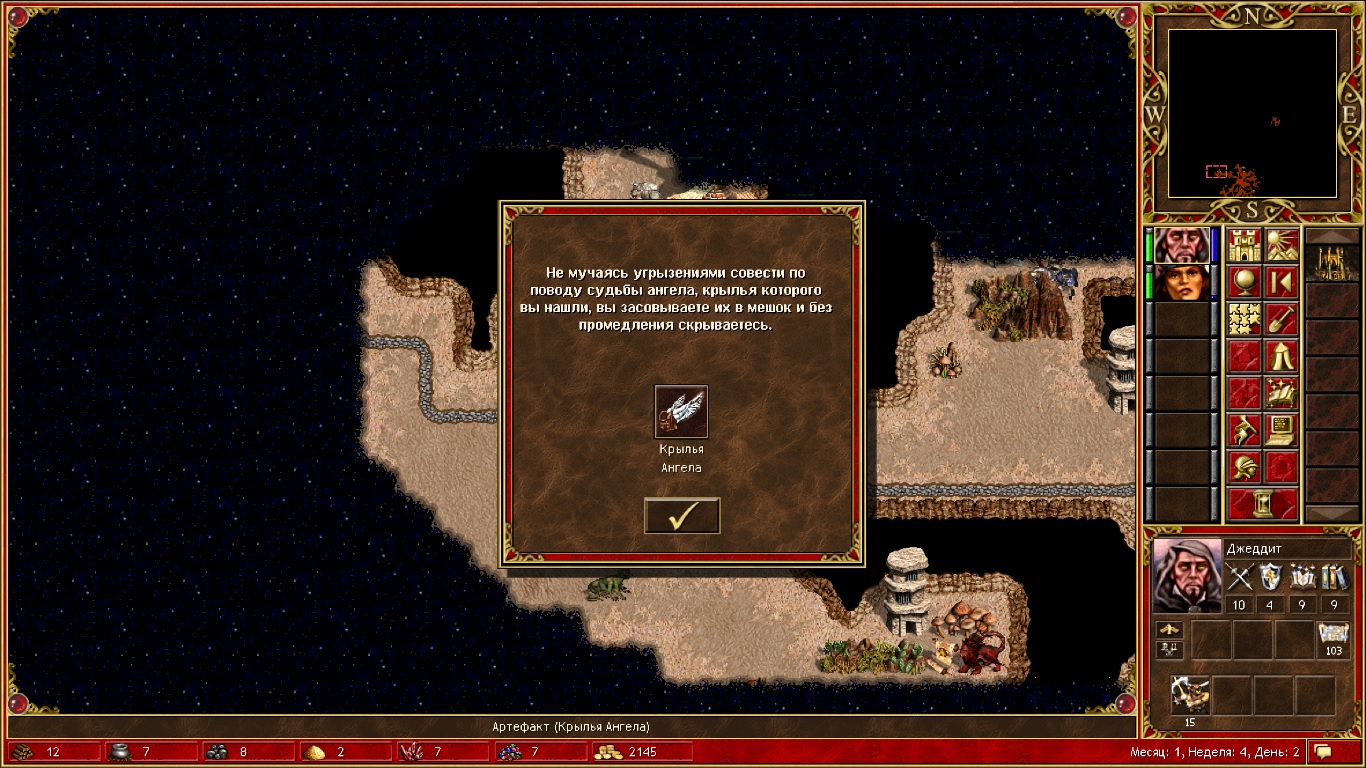Activate the move hero button with stars
The width and height of the screenshot is (1366, 768).
coord(1244,320)
